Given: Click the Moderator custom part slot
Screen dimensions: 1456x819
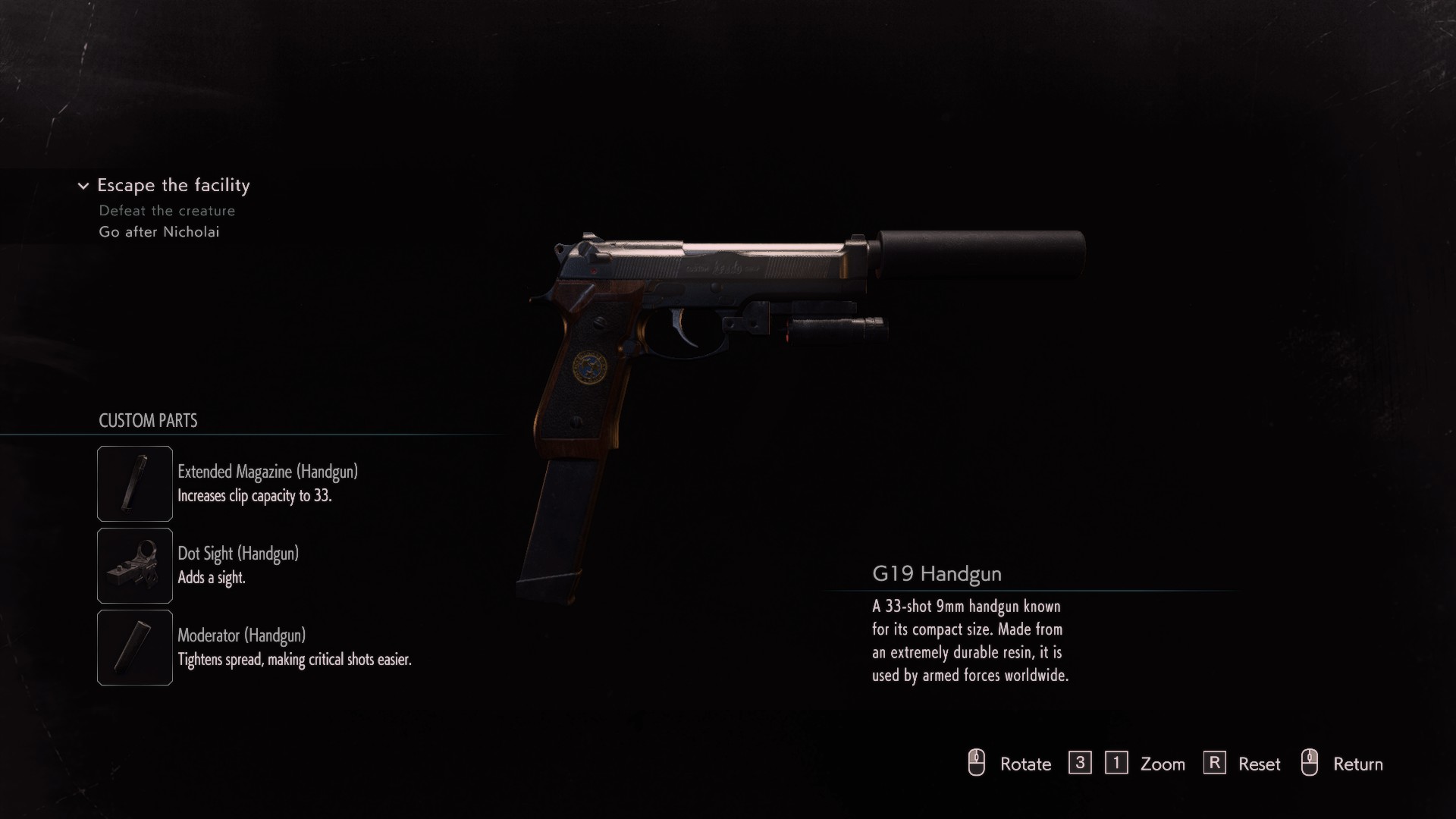Looking at the screenshot, I should click(x=135, y=648).
